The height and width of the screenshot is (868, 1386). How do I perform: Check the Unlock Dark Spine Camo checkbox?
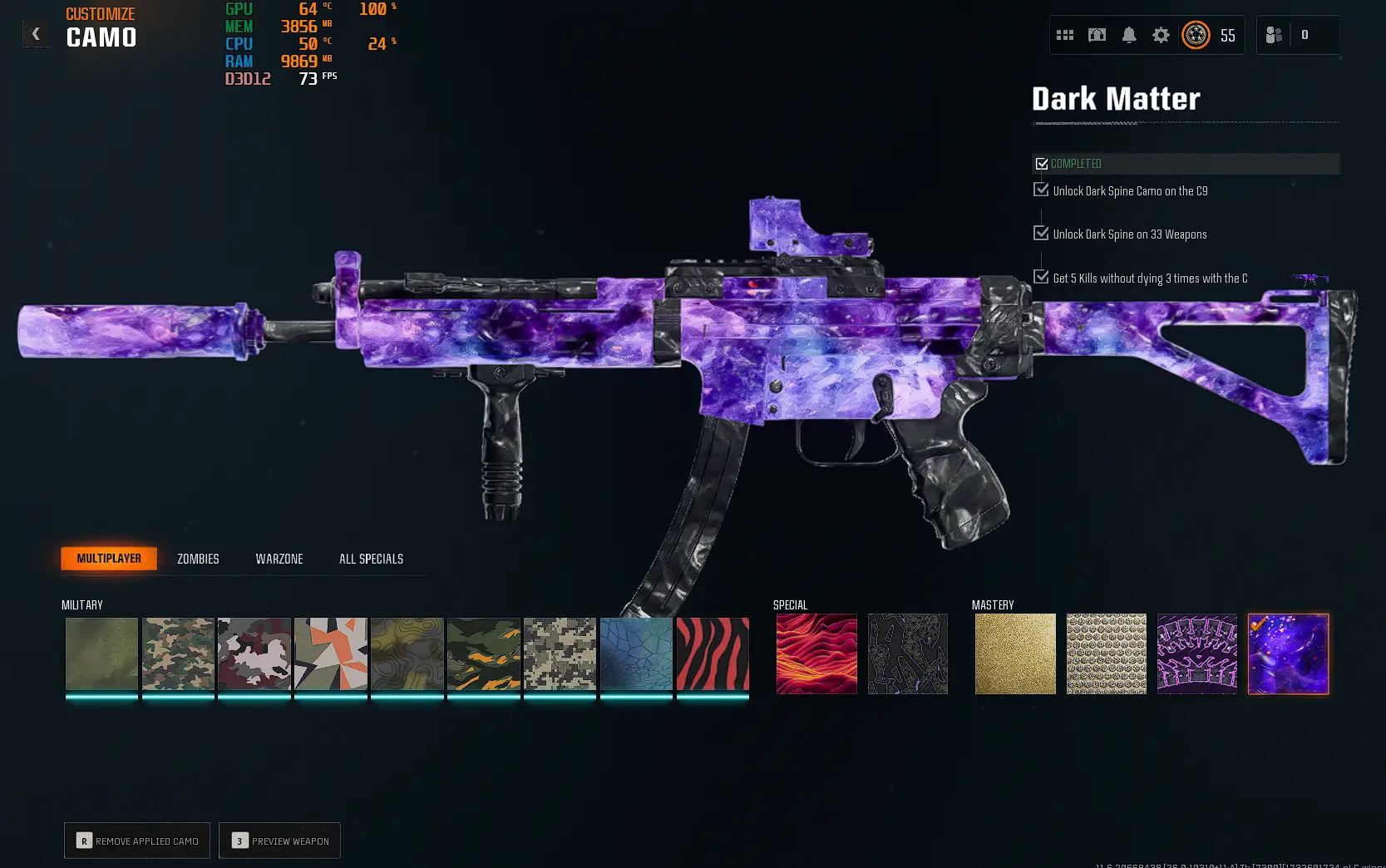[1042, 189]
